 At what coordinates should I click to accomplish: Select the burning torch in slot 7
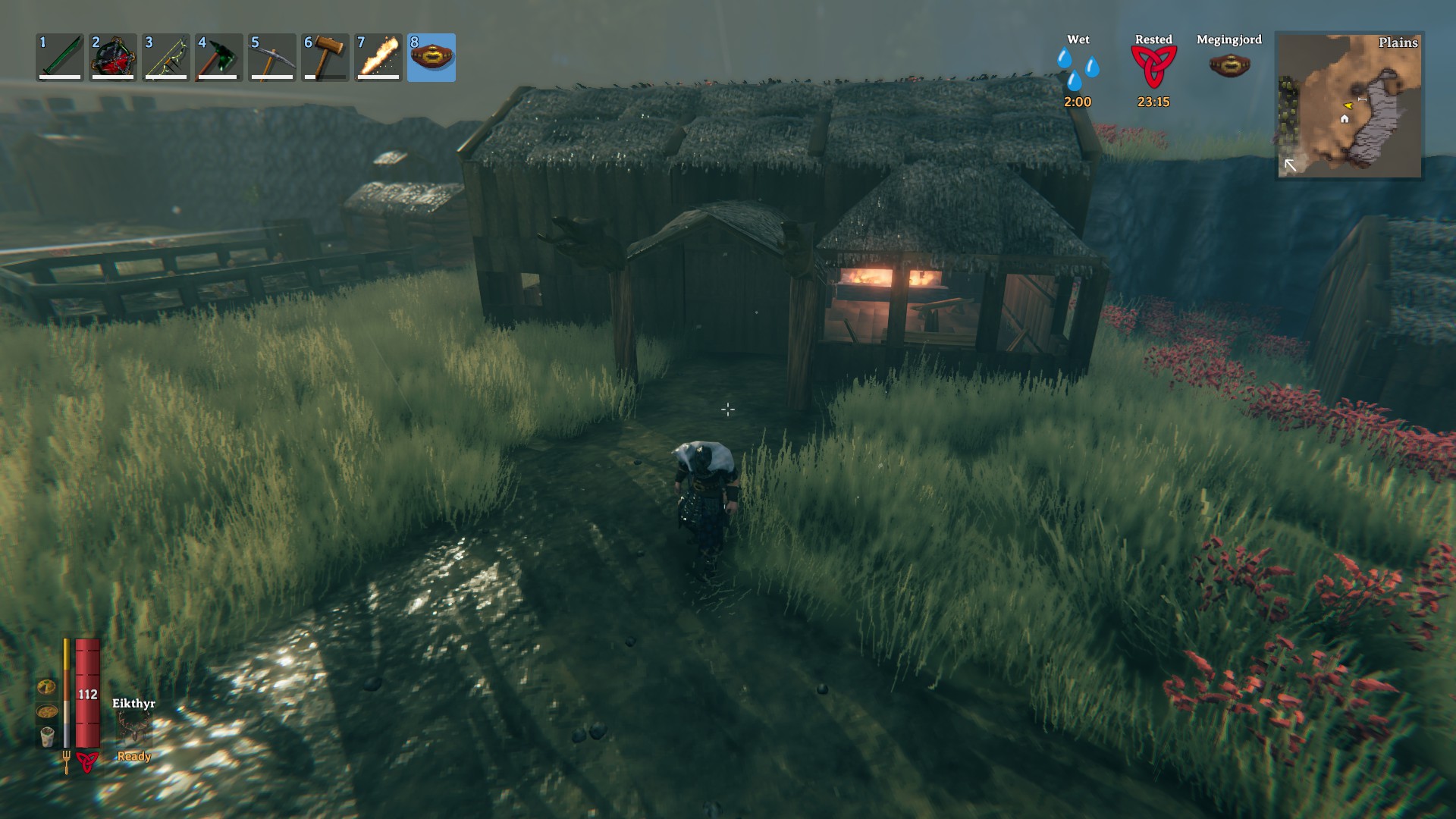(378, 57)
